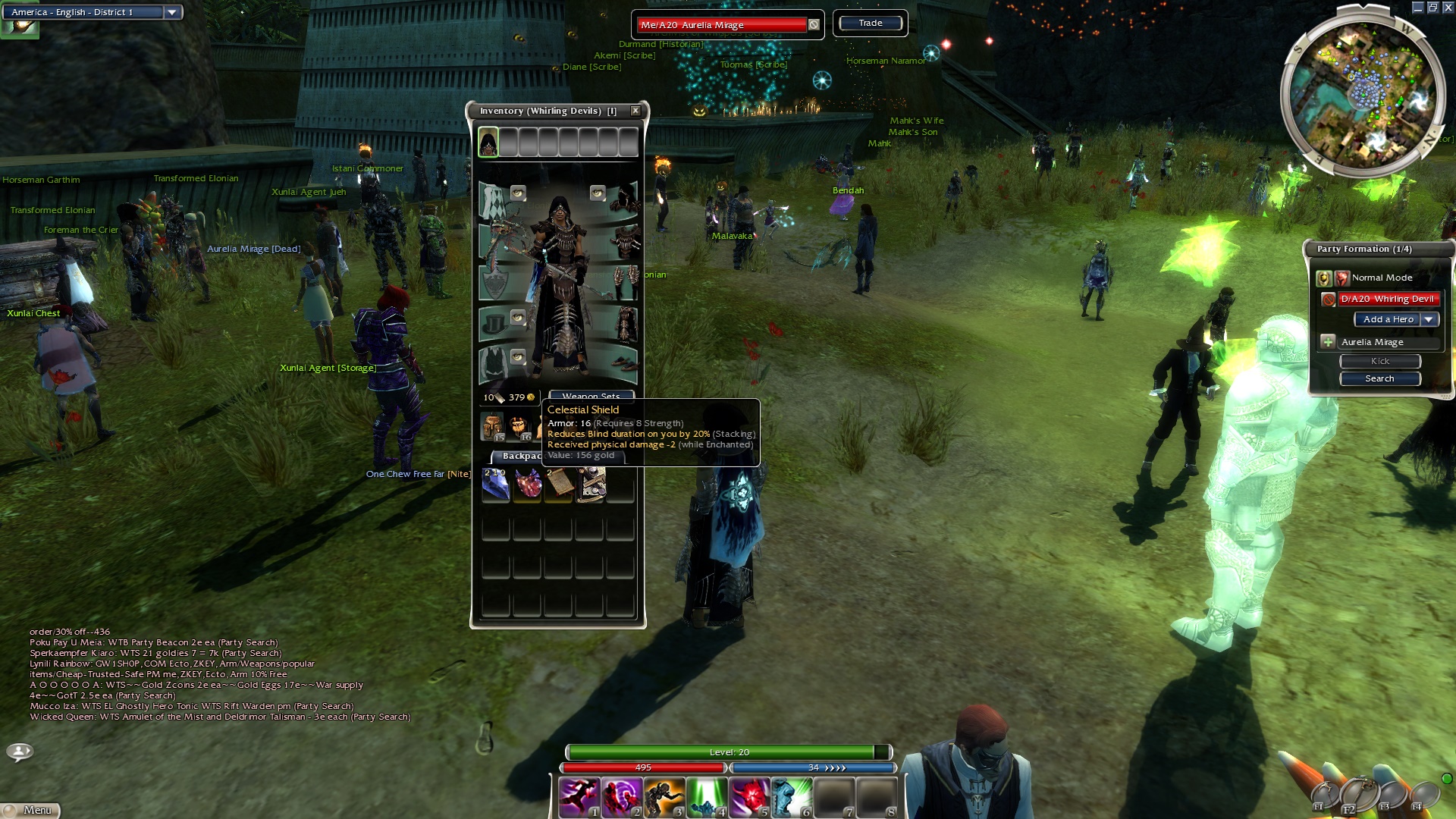Select the D/A20 Whirling Devil party row
The width and height of the screenshot is (1456, 819).
click(x=1387, y=299)
